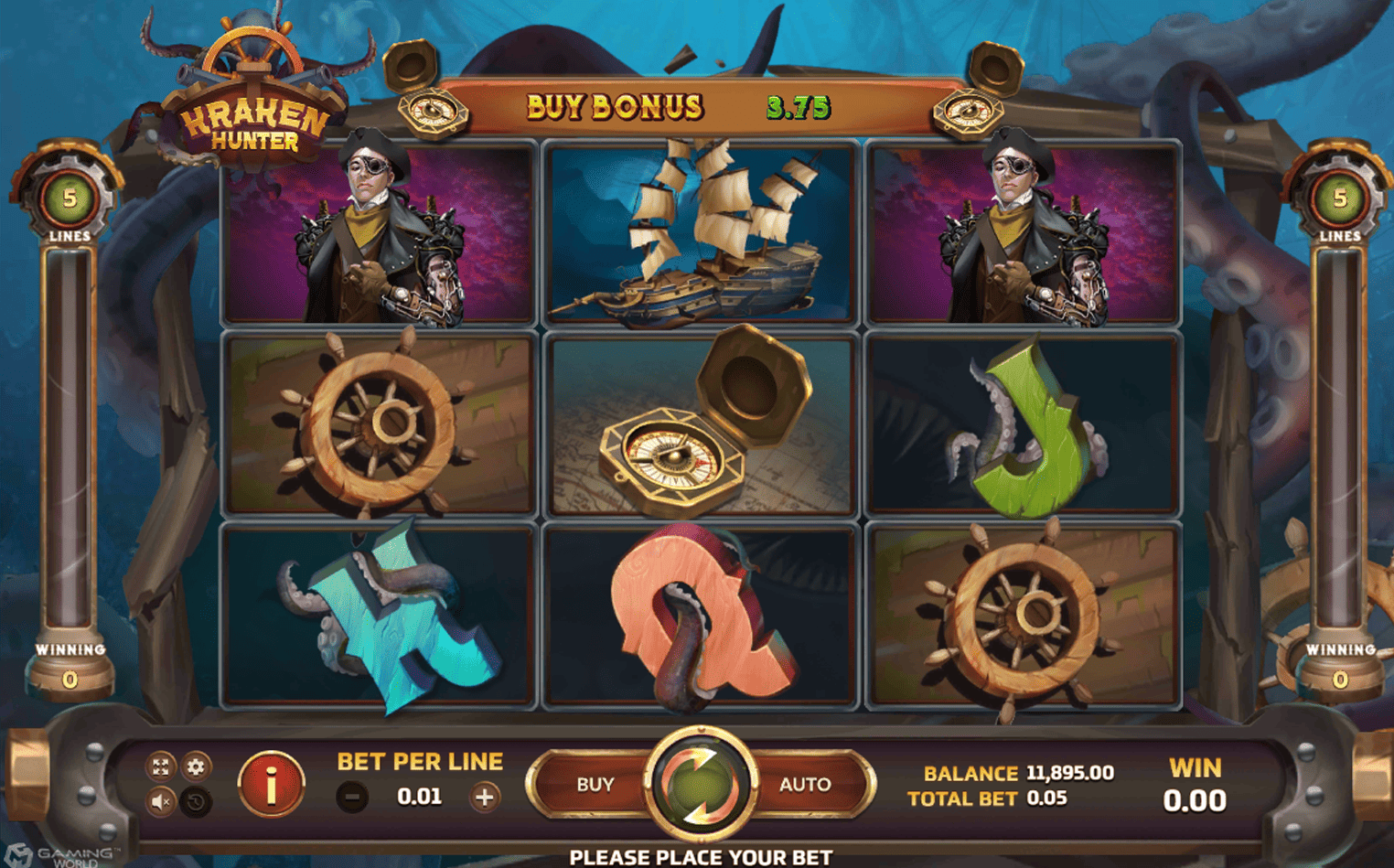Click the 3.75 bonus price label

(x=799, y=106)
